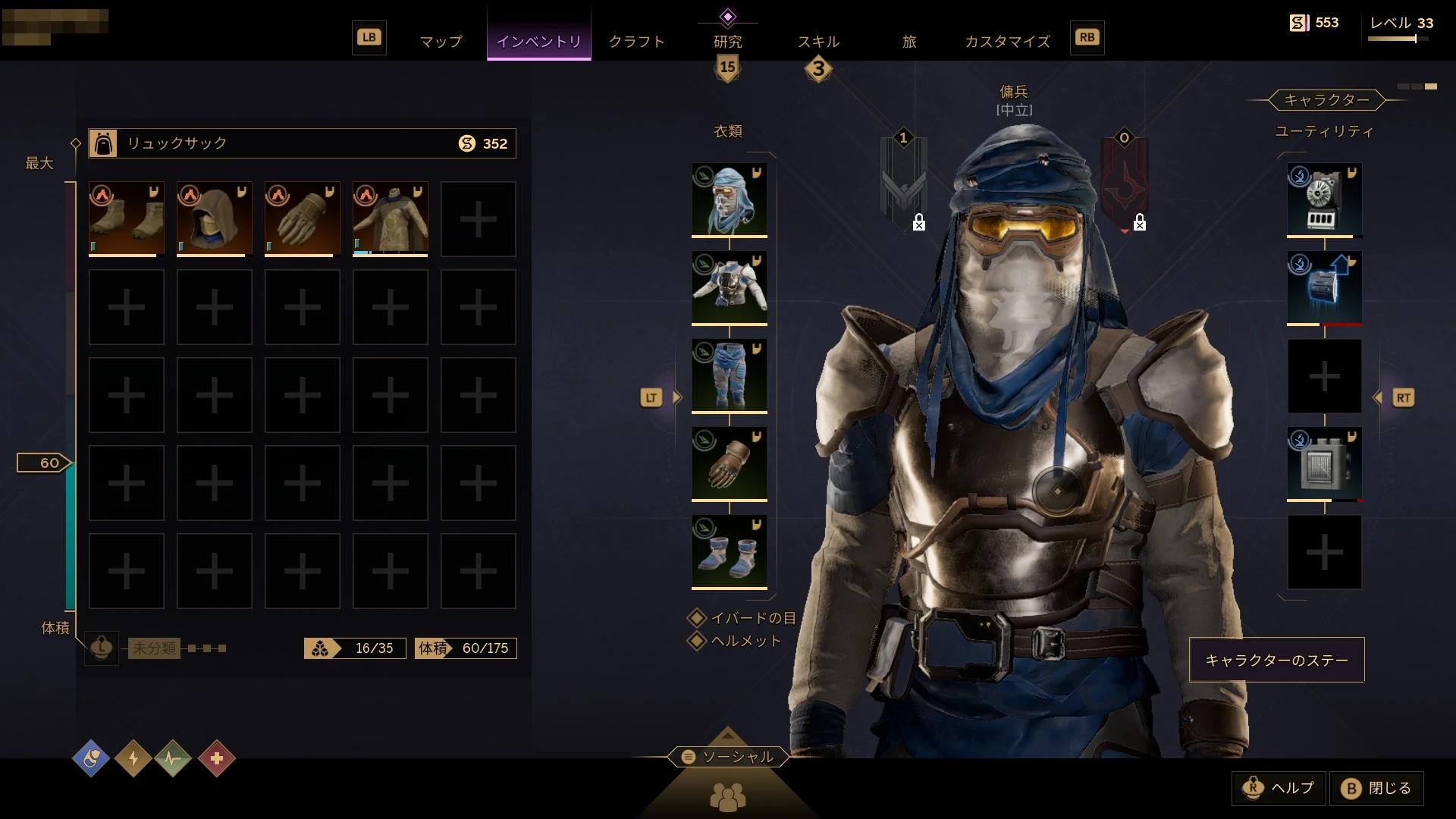This screenshot has height=819, width=1456.
Task: Select the equipped blue head wrap slot
Action: 729,200
